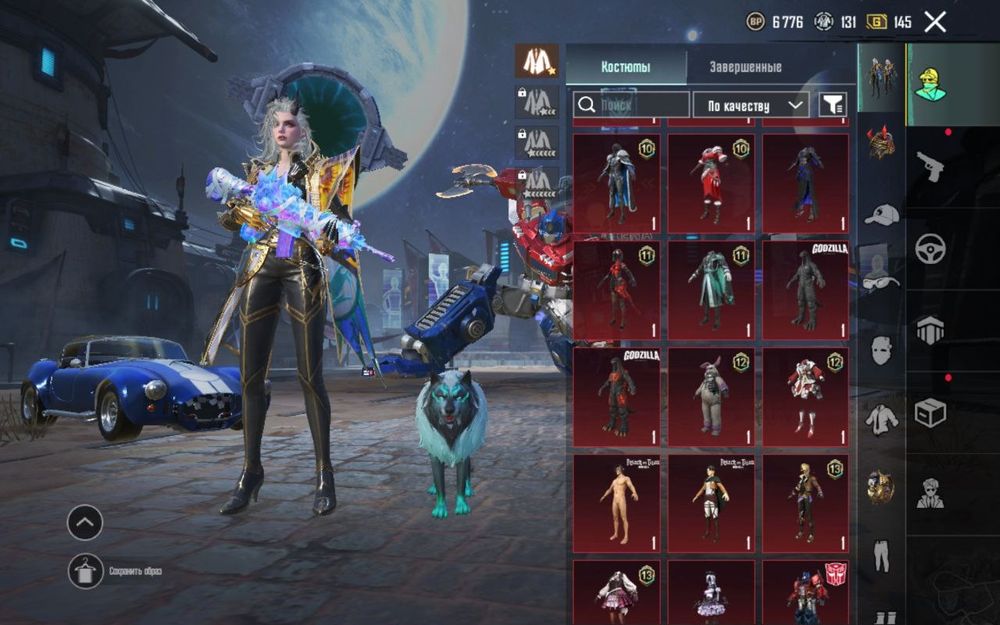Open the vehicles category with steering wheel
The image size is (1000, 625).
pyautogui.click(x=930, y=248)
